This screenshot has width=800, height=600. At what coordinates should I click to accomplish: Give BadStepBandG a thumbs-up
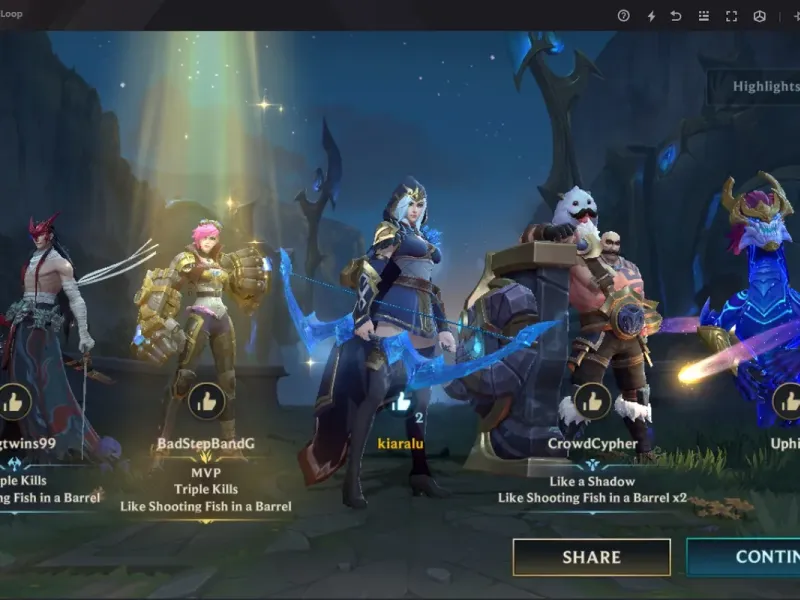[206, 402]
